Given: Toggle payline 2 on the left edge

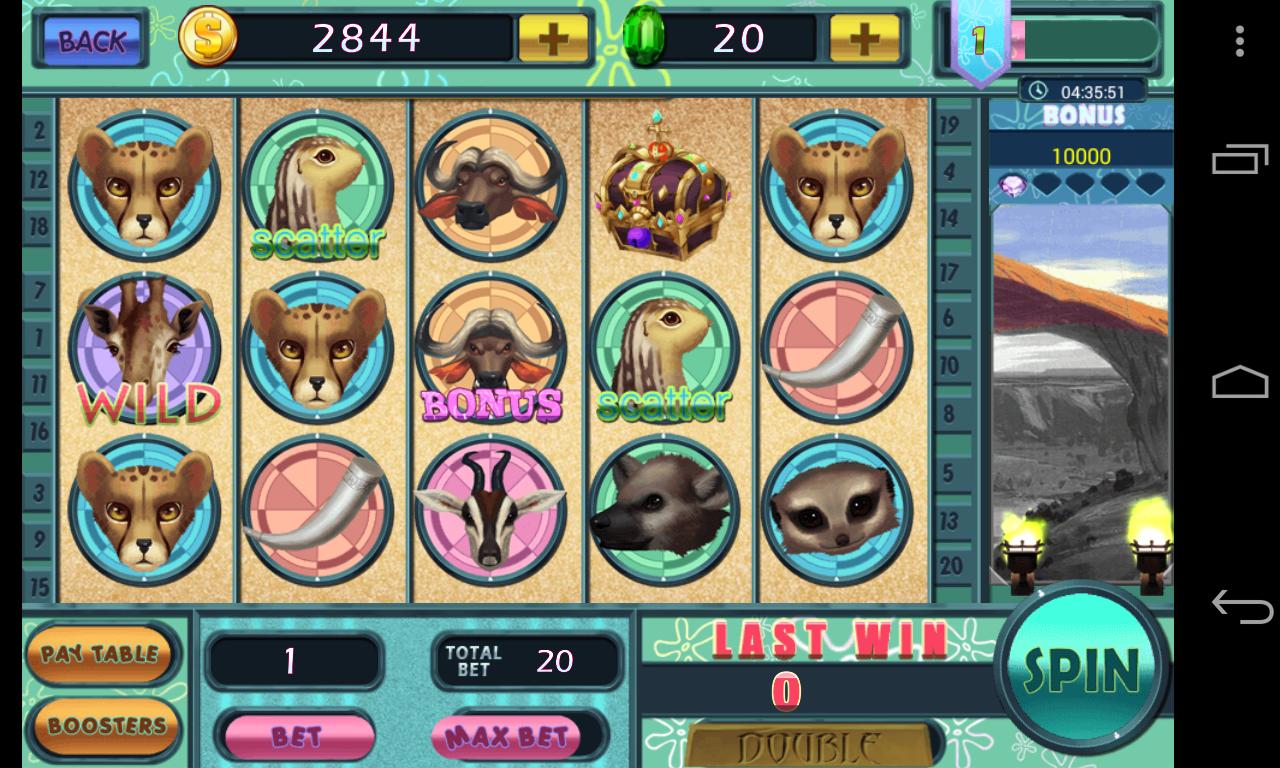Looking at the screenshot, I should pos(35,131).
